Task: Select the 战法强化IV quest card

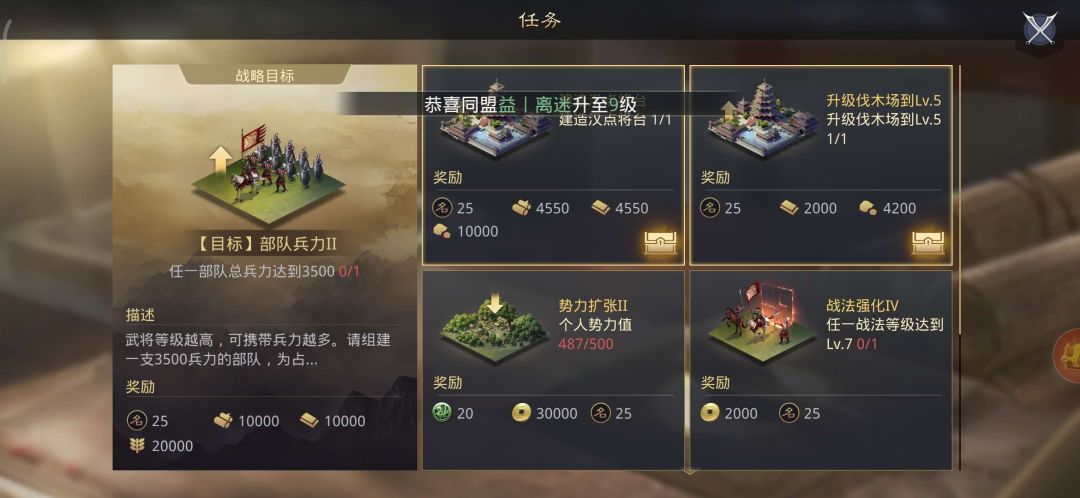Action: (x=820, y=368)
